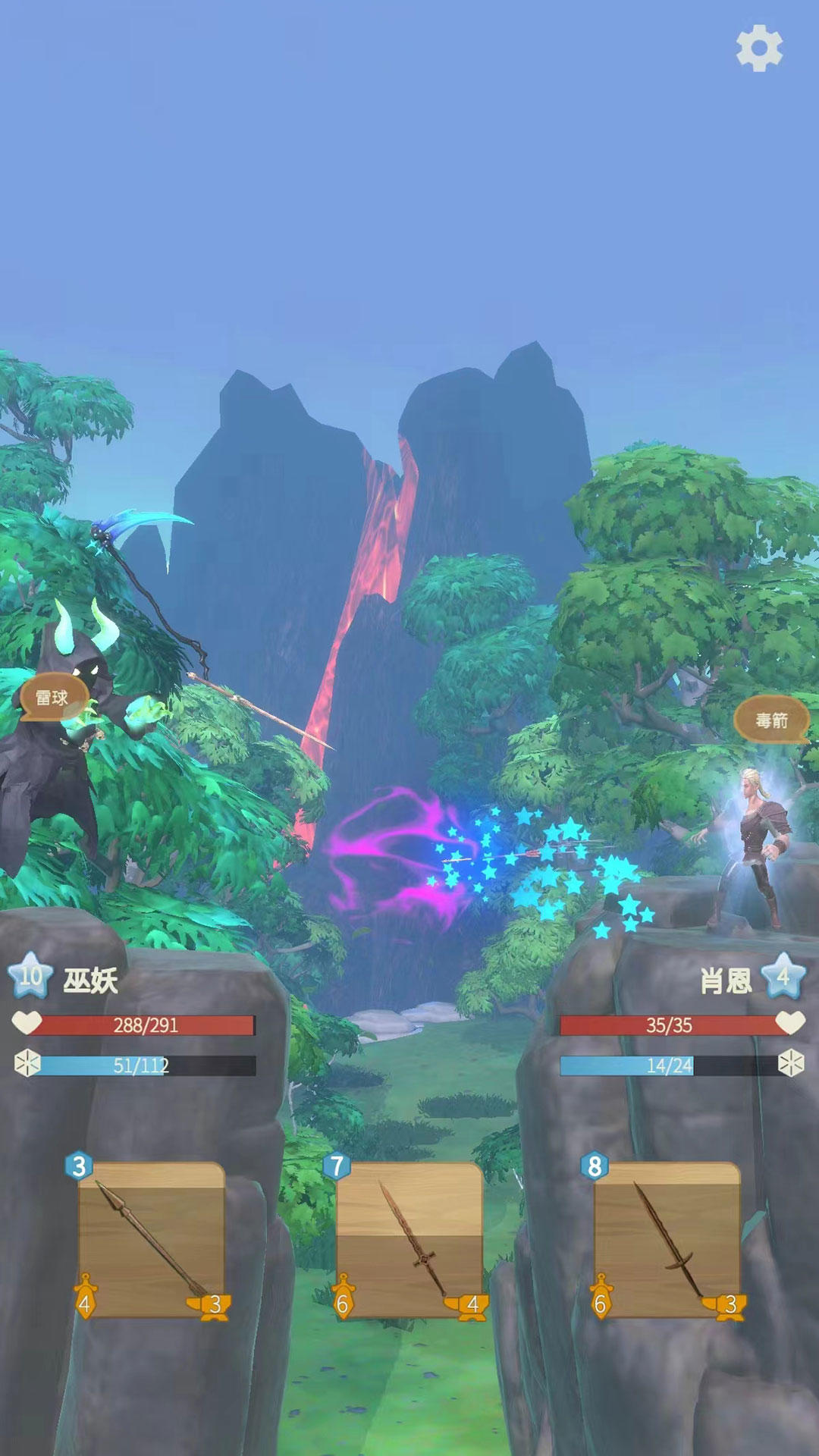Pick the sword card with badge 8
The width and height of the screenshot is (819, 1456).
pyautogui.click(x=667, y=1239)
